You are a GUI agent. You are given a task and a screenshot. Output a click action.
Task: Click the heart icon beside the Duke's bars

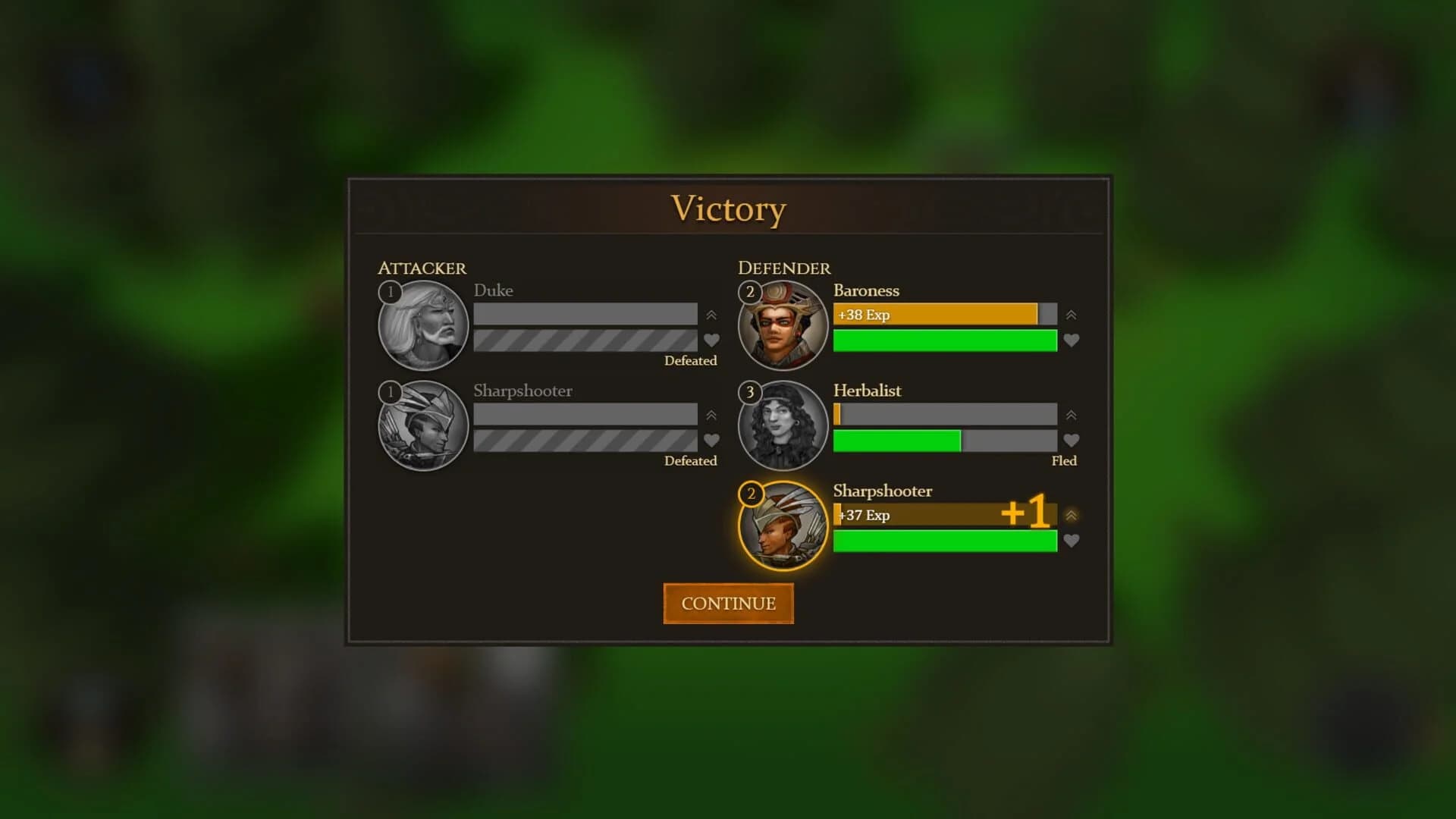(711, 340)
